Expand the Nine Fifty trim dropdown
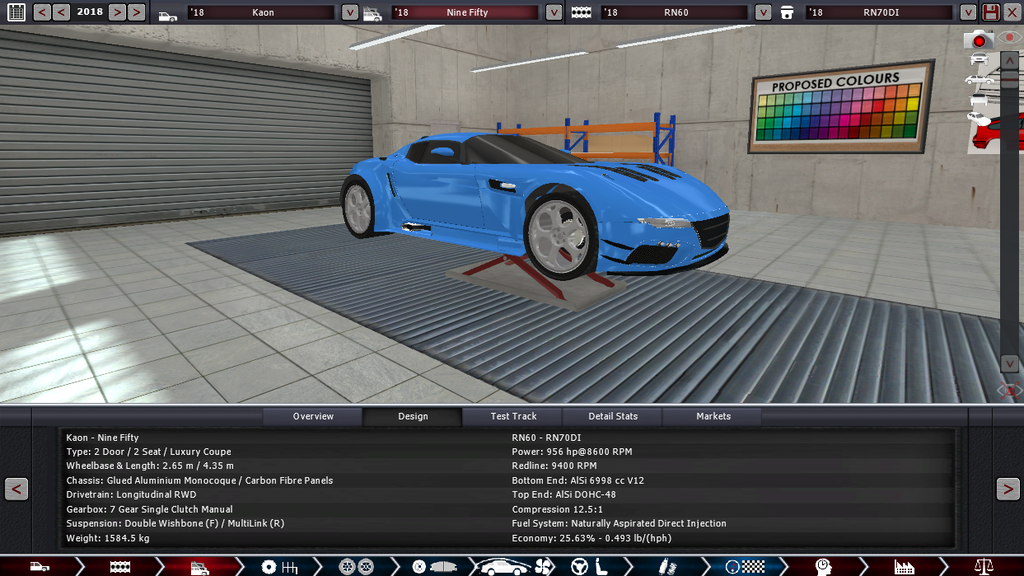 (554, 13)
